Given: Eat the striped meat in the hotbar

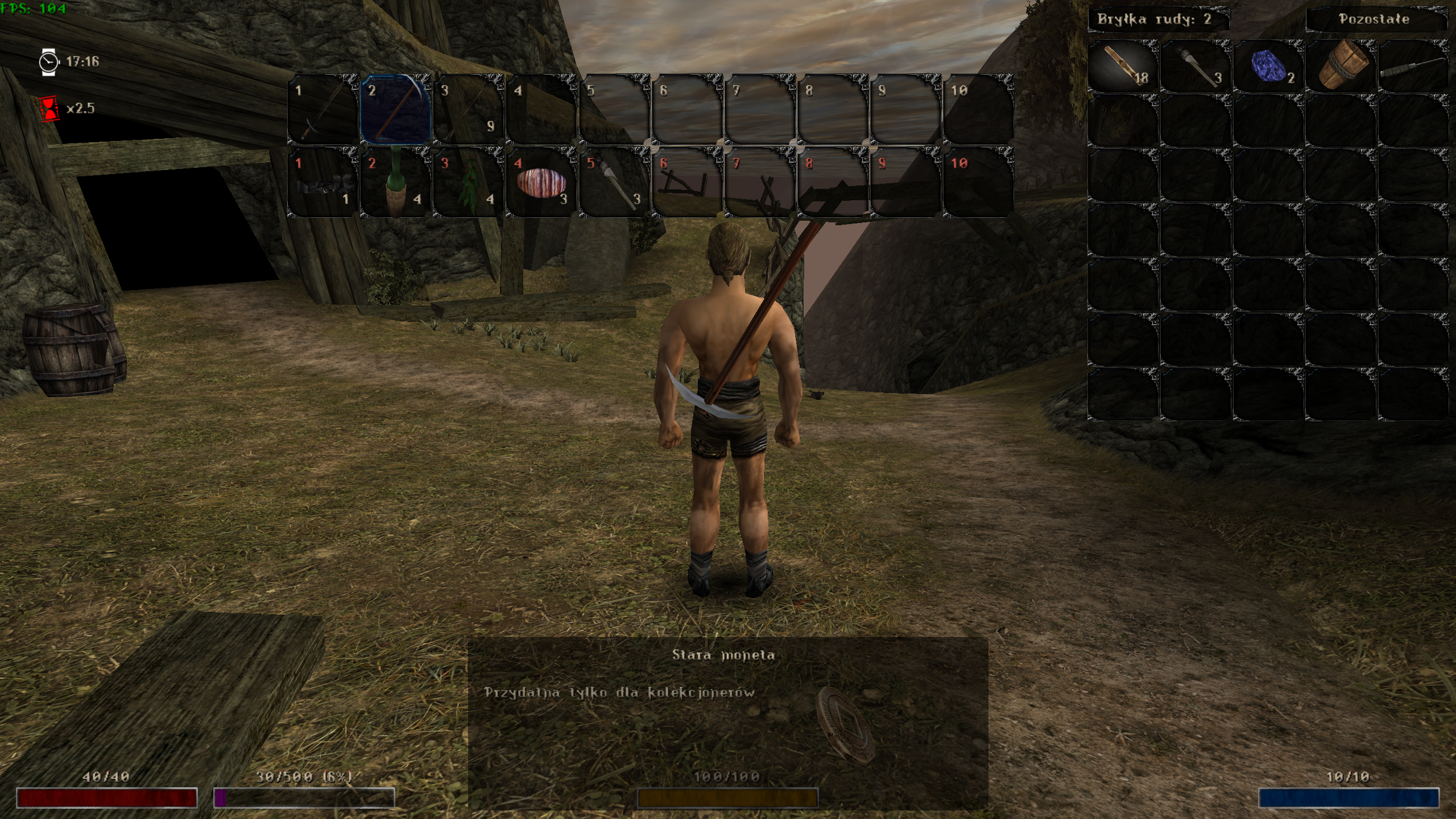Looking at the screenshot, I should click(541, 182).
